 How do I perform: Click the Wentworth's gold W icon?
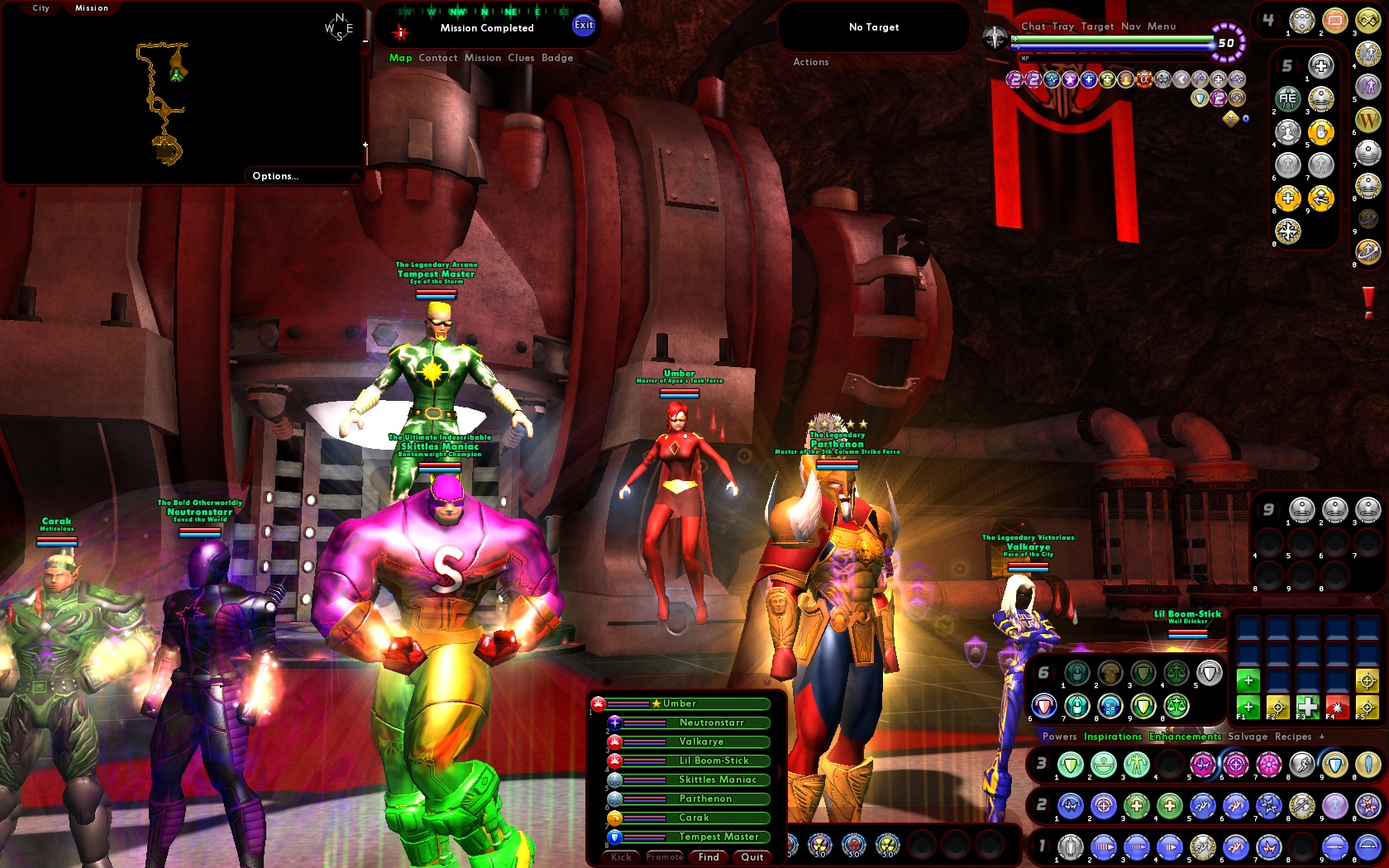pos(1368,118)
